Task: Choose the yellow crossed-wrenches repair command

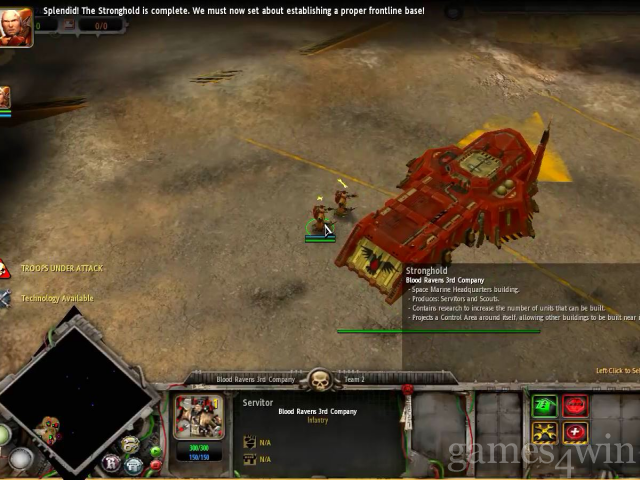Action: (545, 433)
